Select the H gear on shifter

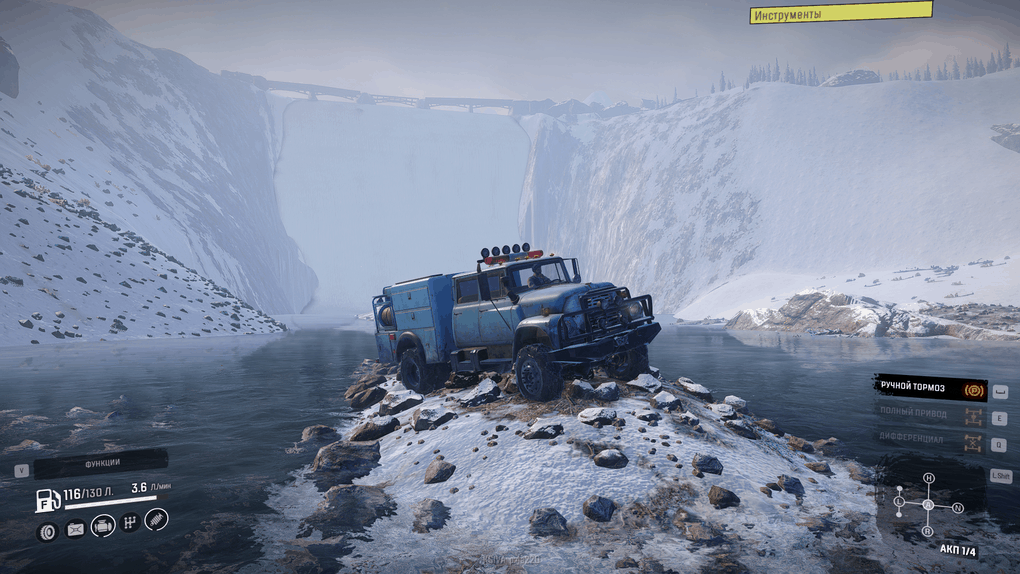928,478
